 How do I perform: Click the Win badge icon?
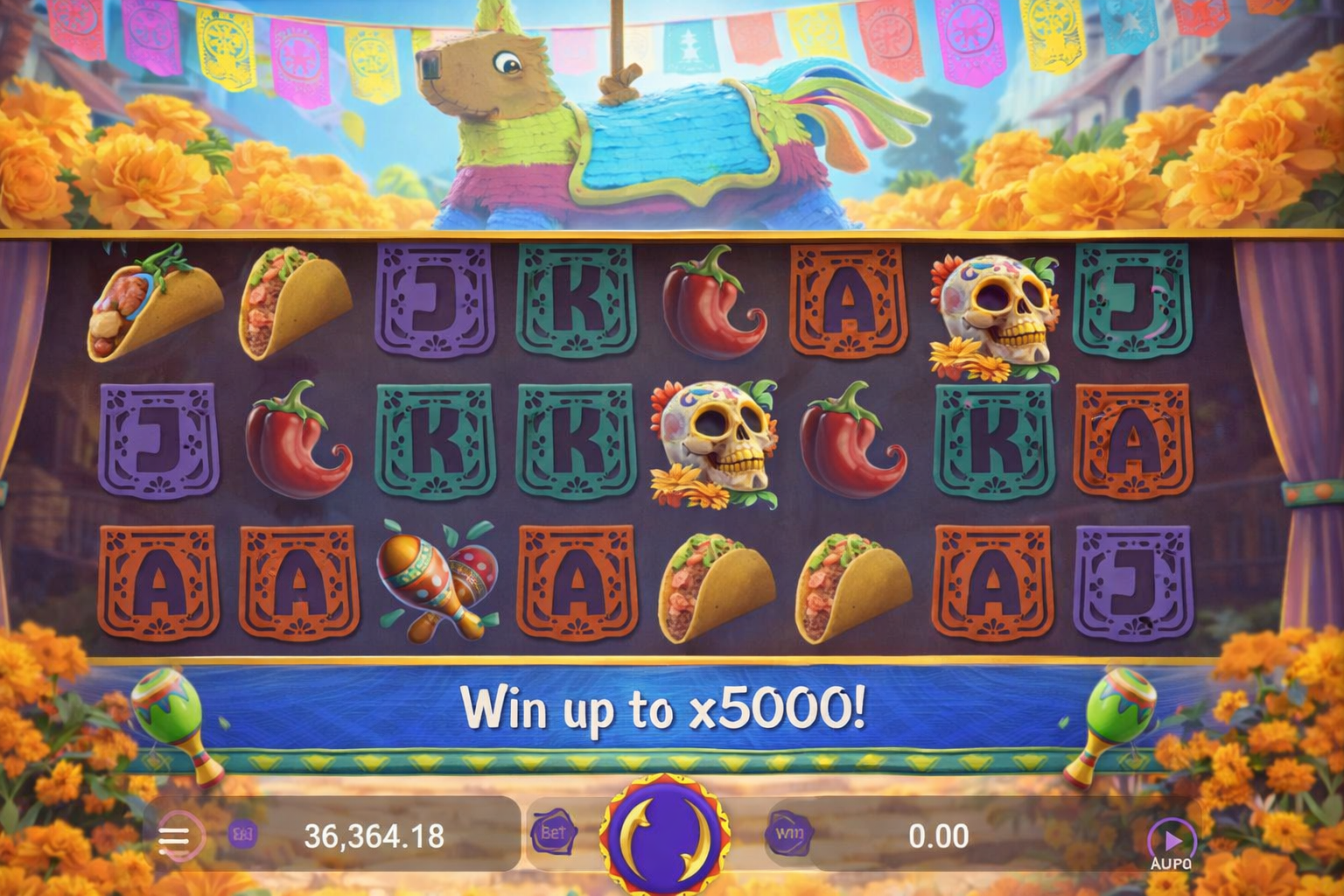[790, 836]
